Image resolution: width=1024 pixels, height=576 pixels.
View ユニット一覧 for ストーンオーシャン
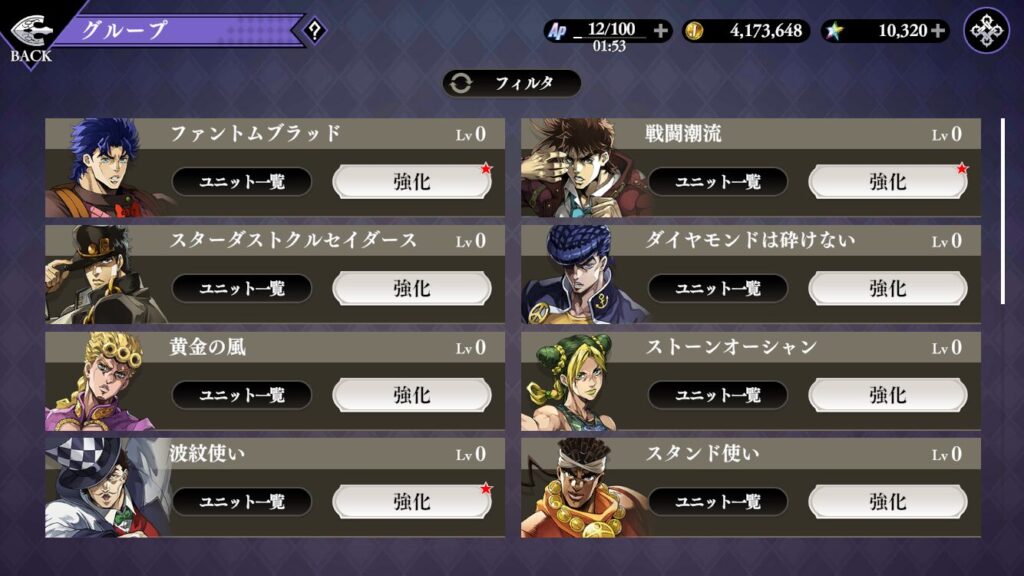click(718, 395)
